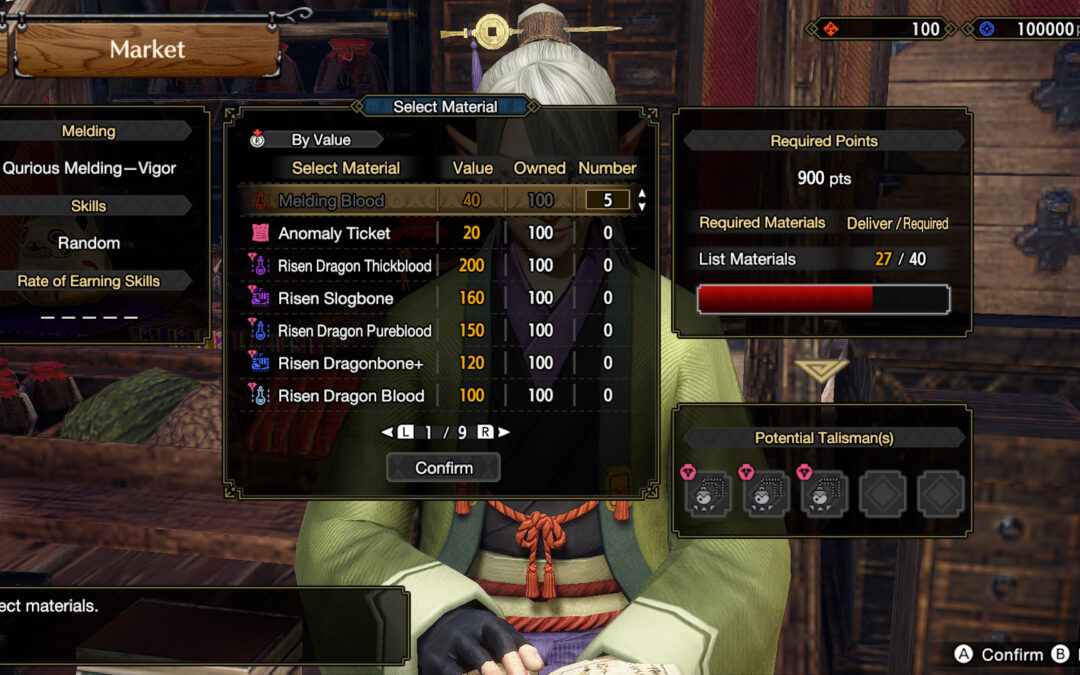Screen dimensions: 1080x675
Task: Select Risen Dragon Blood material
Action: click(351, 396)
